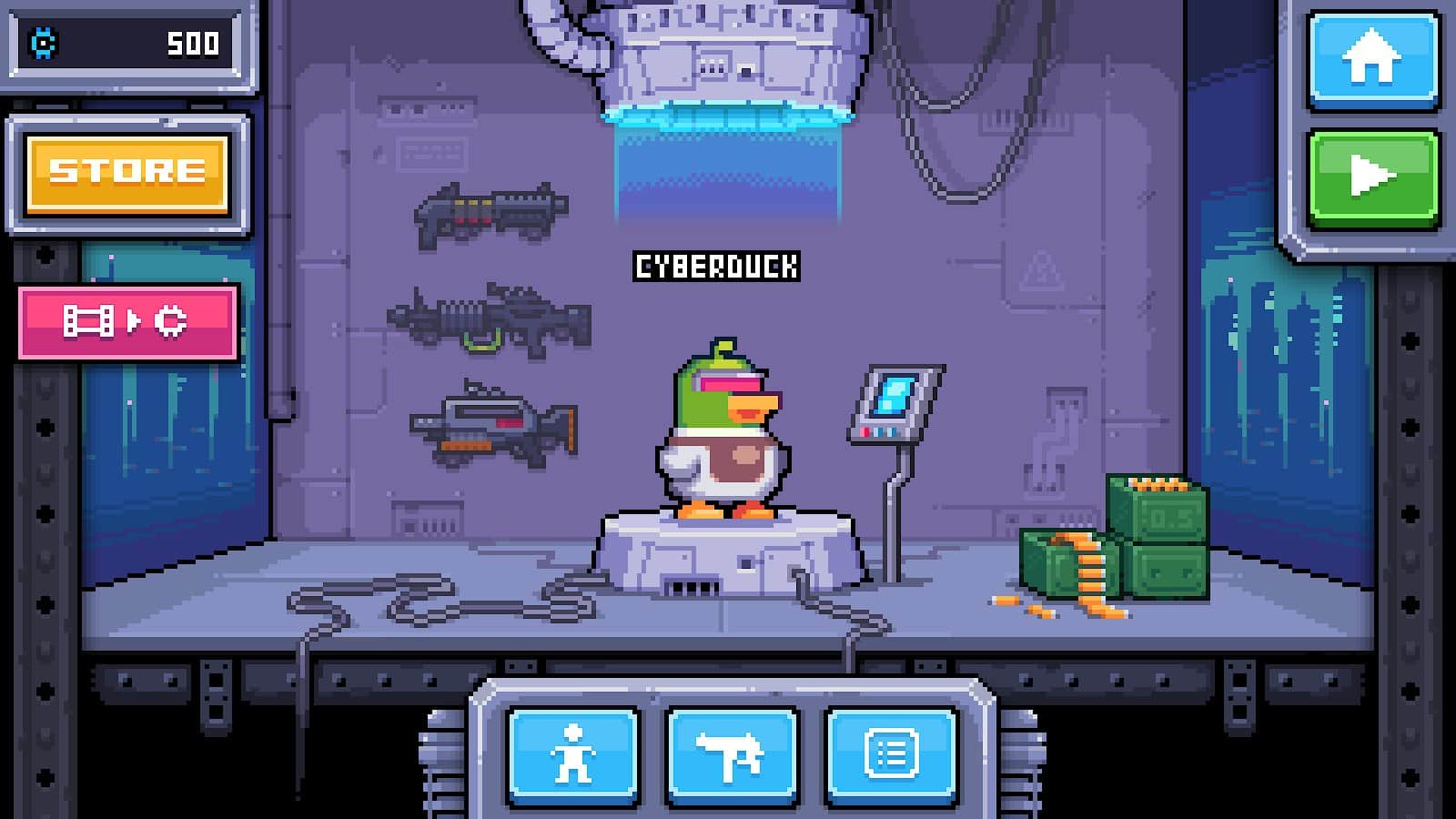Watch an ad for gears via pink button

pyautogui.click(x=127, y=320)
